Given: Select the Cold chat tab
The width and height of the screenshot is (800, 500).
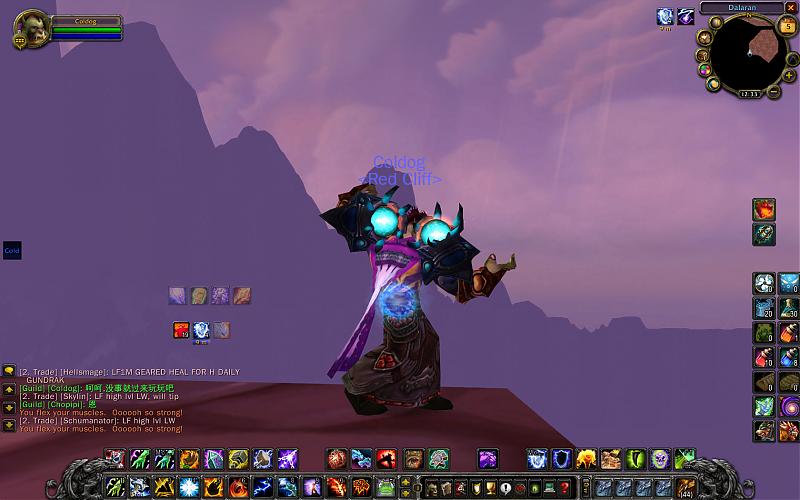Looking at the screenshot, I should click(12, 251).
